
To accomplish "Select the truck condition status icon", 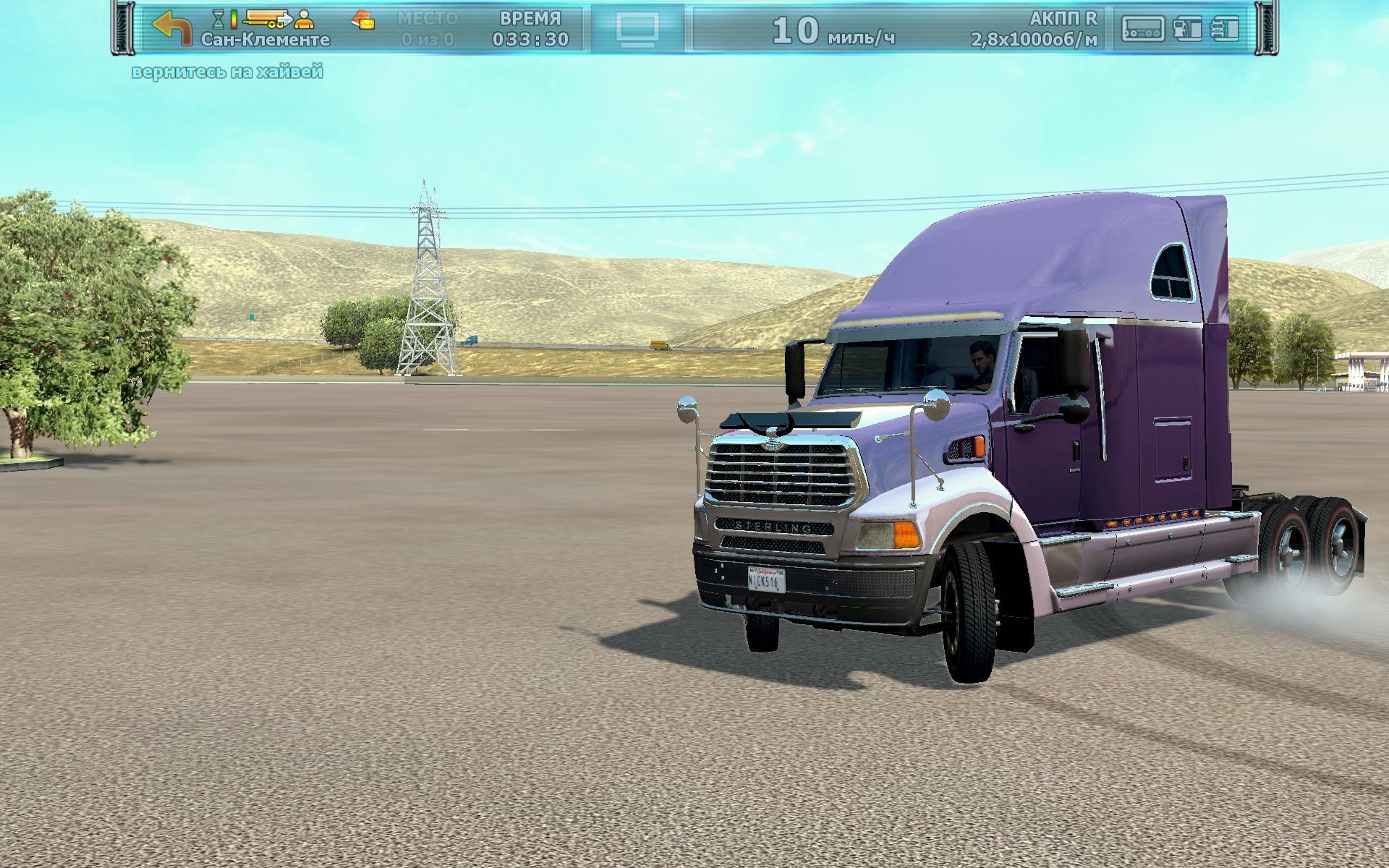I will point(1225,28).
